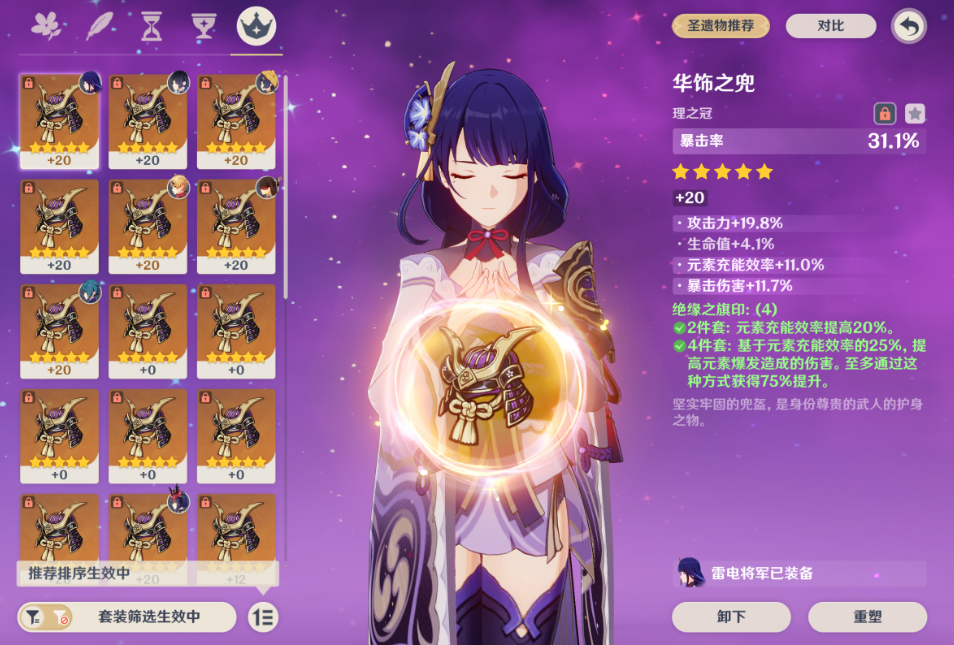954x645 pixels.
Task: Go back with the return arrow
Action: [x=908, y=26]
